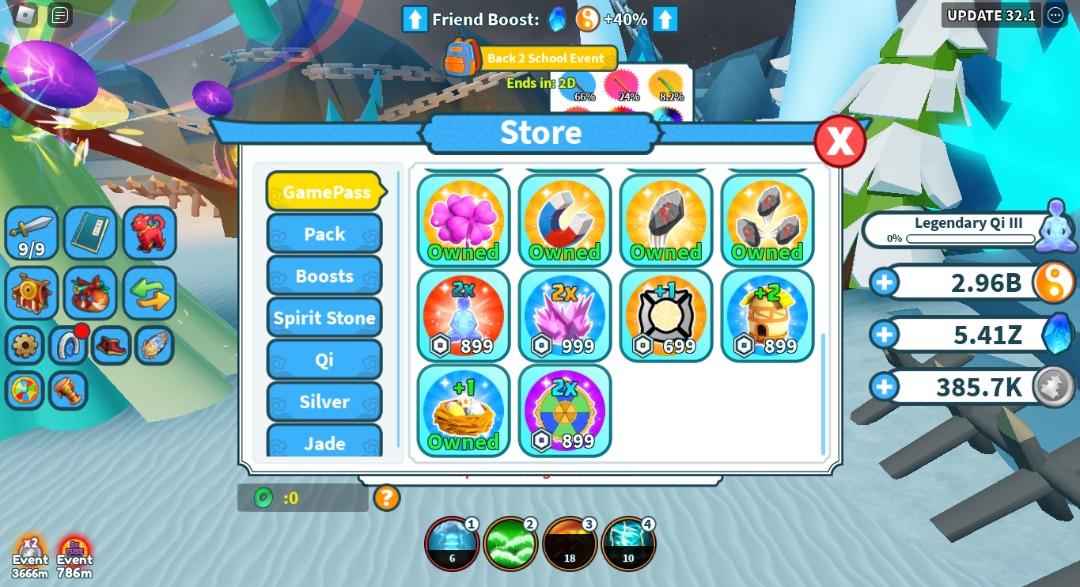Viewport: 1080px width, 587px height.
Task: Select the Spirit Stone store tab
Action: click(x=324, y=318)
